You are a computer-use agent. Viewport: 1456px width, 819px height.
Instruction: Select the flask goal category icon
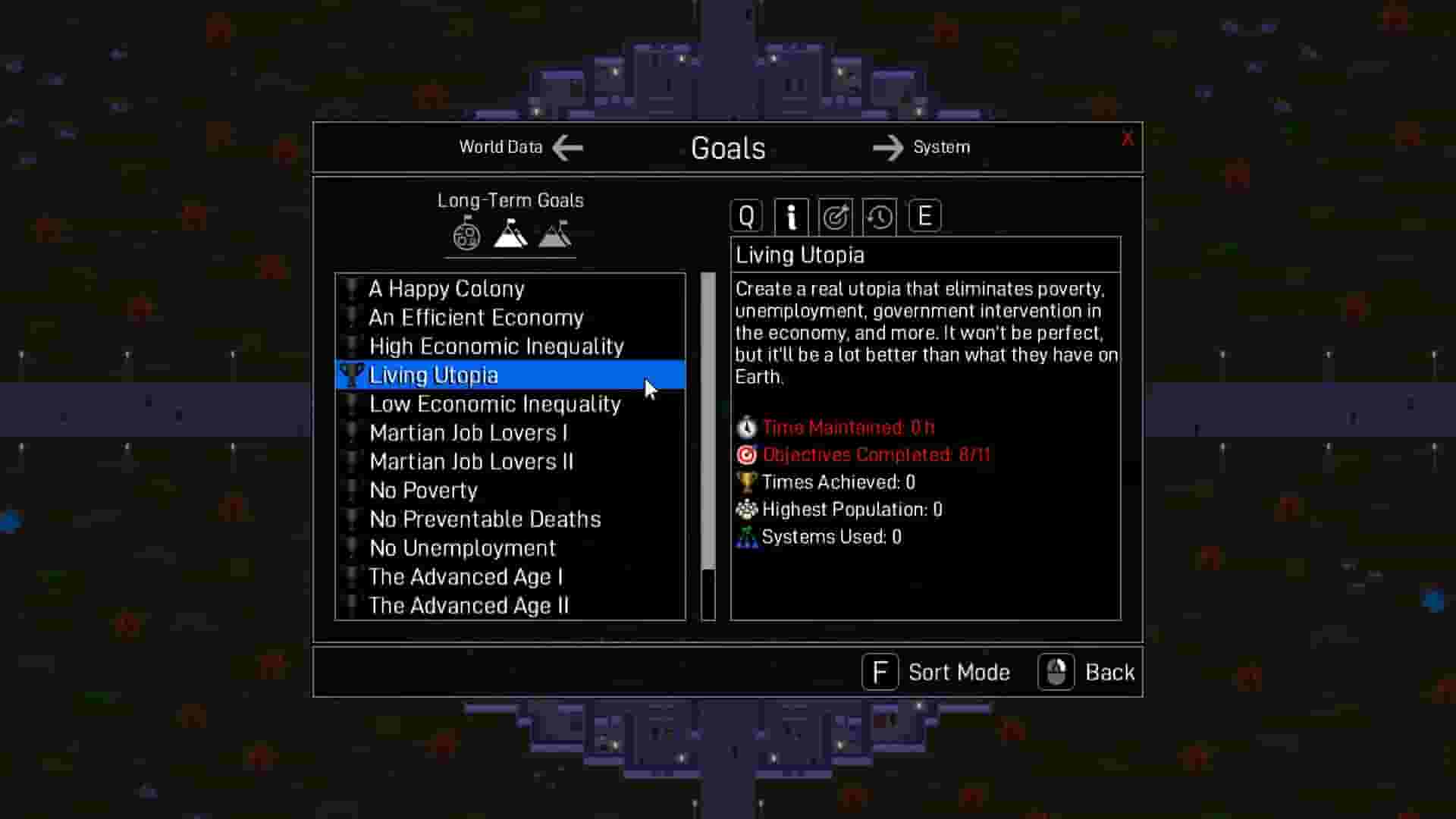(466, 233)
